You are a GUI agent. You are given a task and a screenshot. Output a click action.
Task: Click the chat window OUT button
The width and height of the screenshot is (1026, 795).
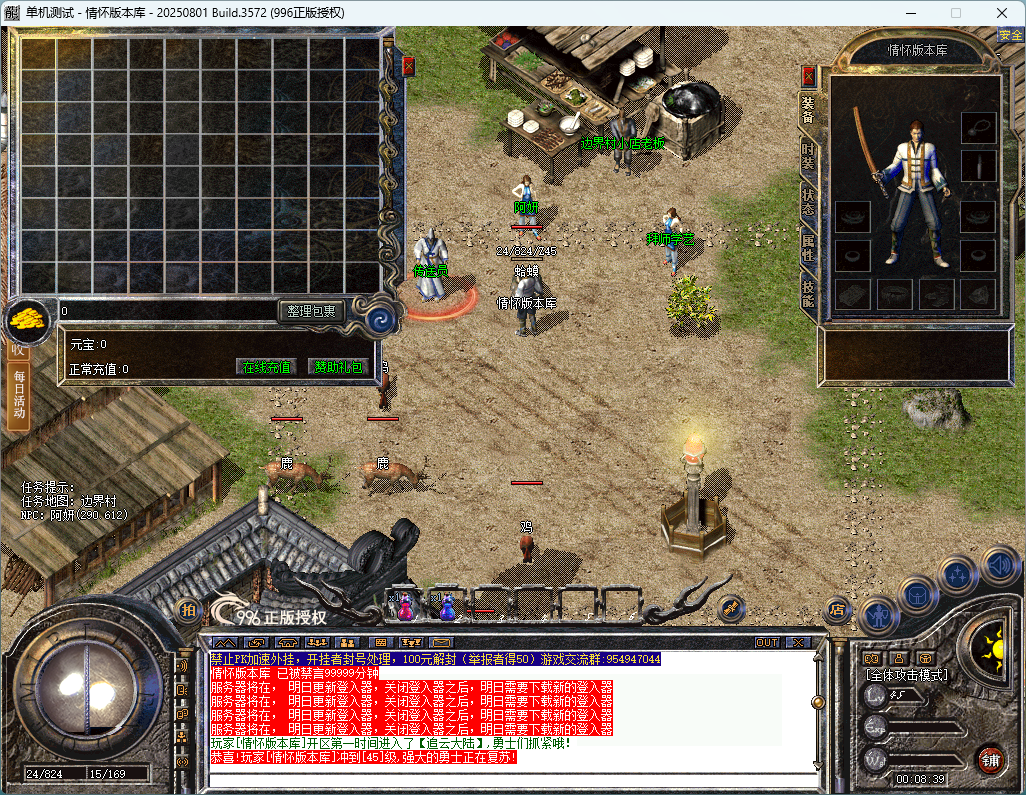point(767,642)
